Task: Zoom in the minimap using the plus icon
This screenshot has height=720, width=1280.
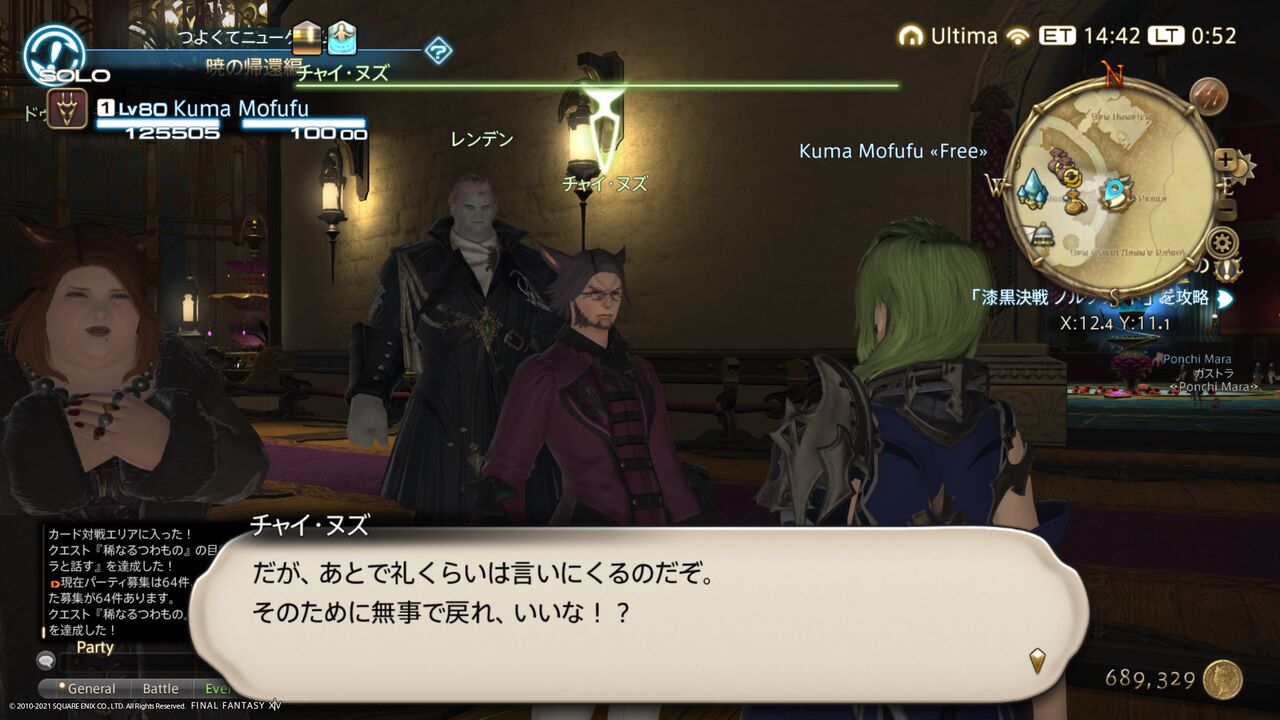Action: (x=1224, y=158)
